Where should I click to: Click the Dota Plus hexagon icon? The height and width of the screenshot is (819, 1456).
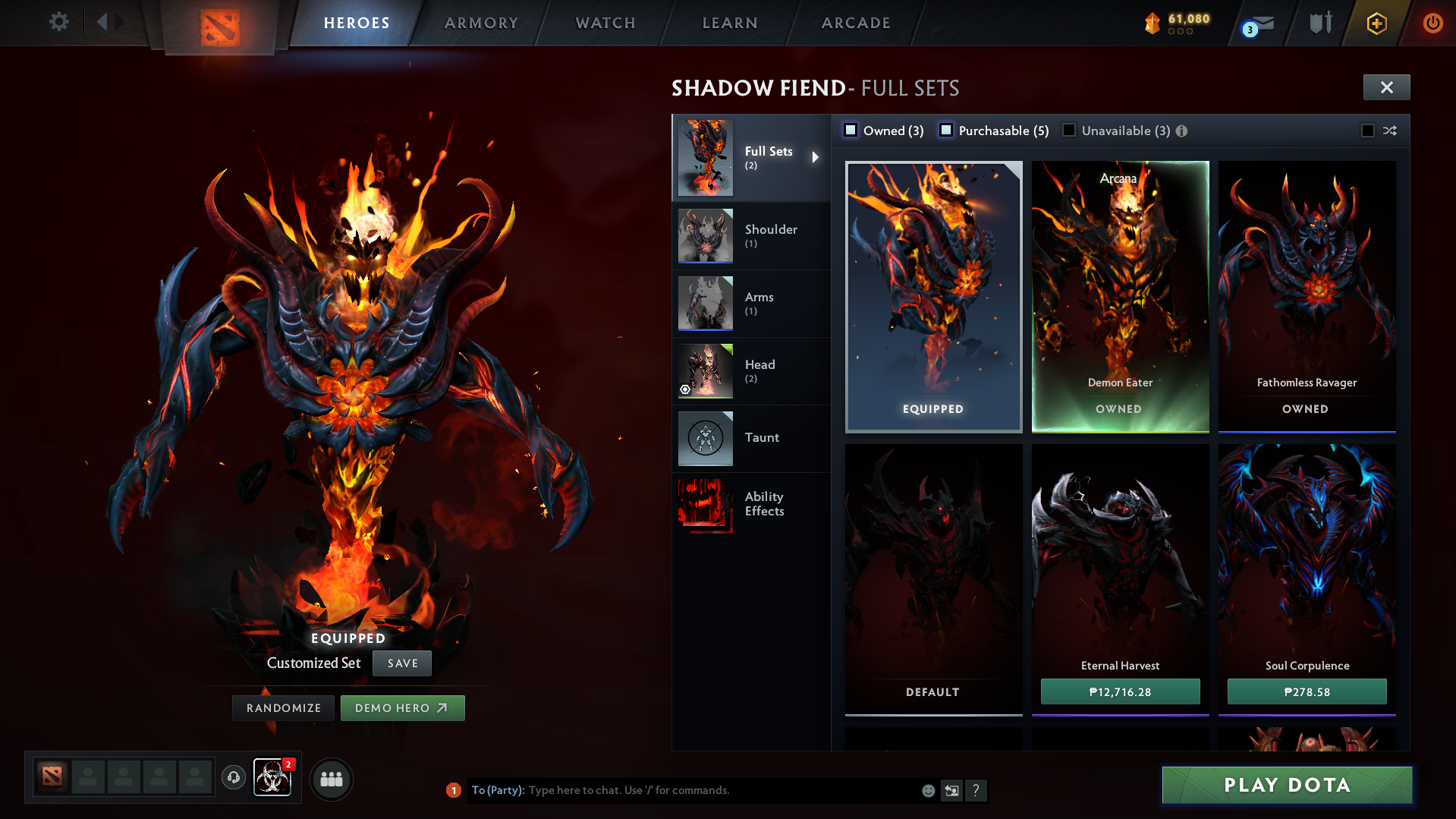(x=1376, y=23)
